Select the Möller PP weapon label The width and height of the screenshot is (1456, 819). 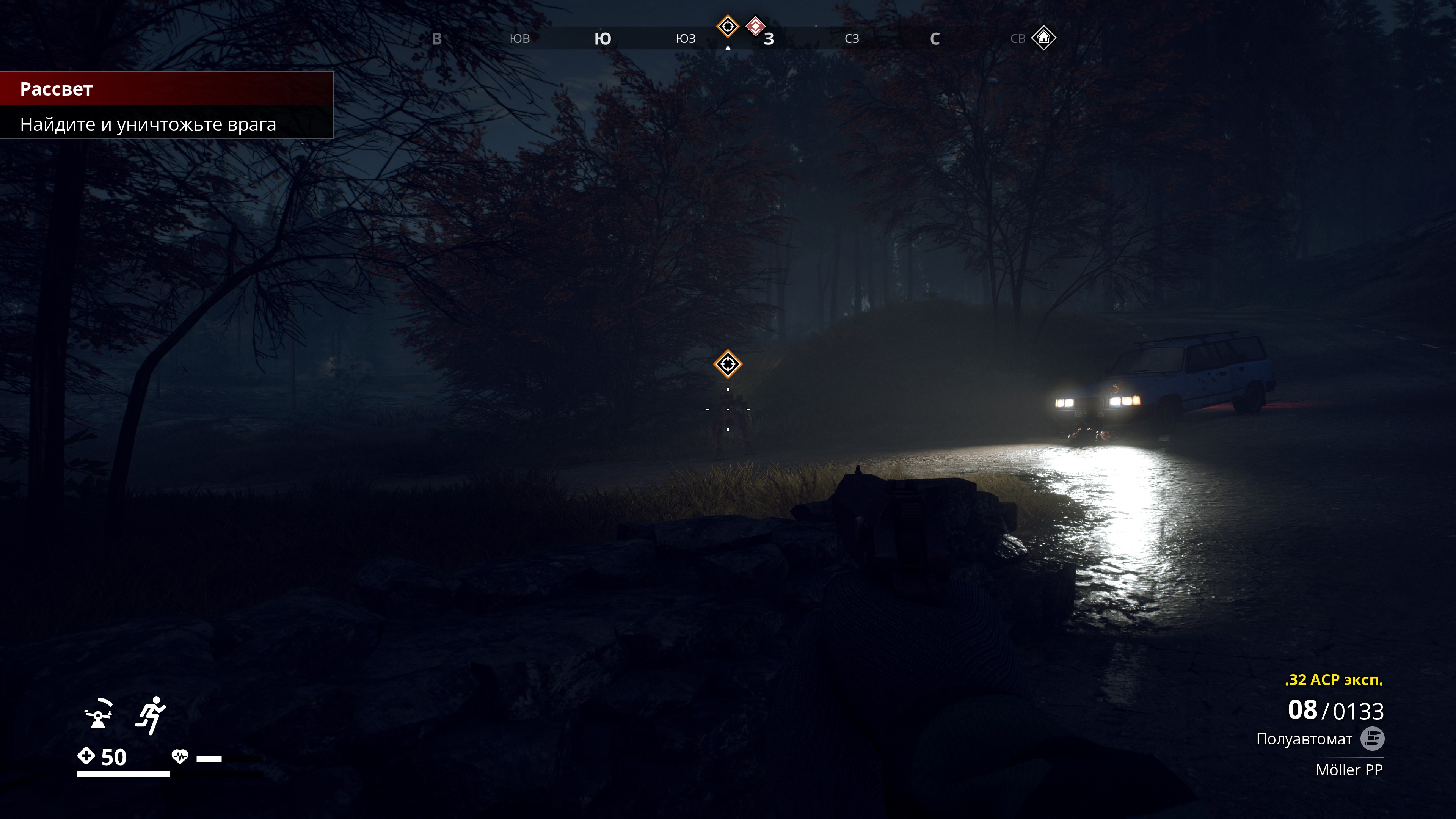(x=1349, y=770)
